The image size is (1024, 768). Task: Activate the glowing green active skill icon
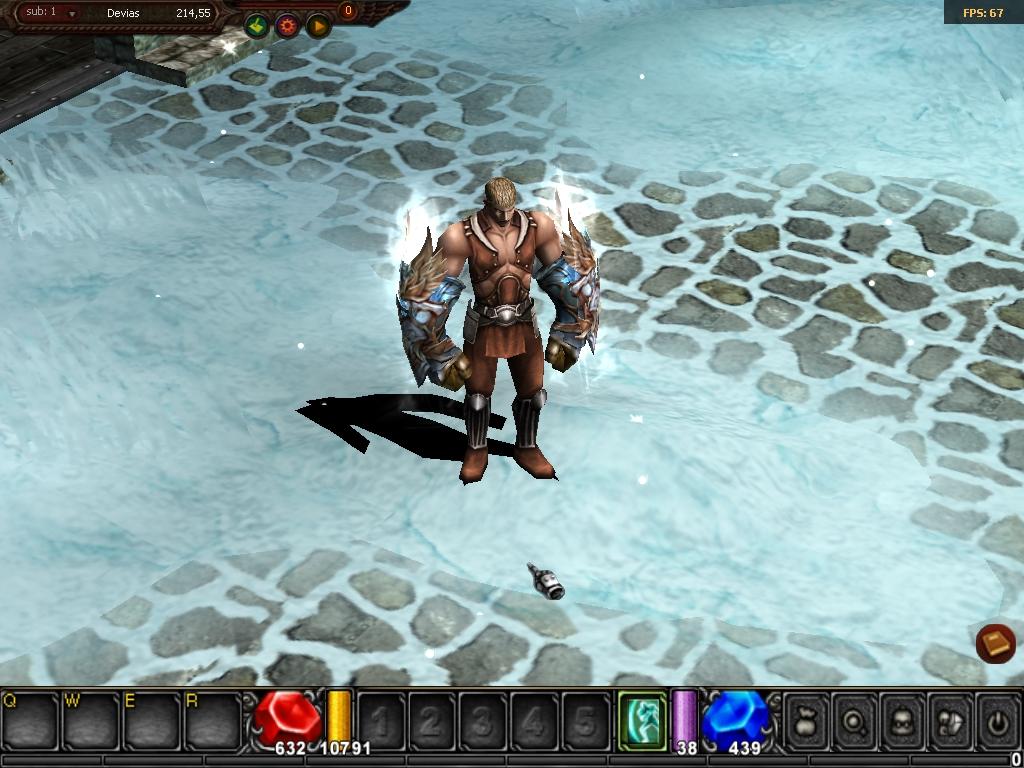pos(641,720)
